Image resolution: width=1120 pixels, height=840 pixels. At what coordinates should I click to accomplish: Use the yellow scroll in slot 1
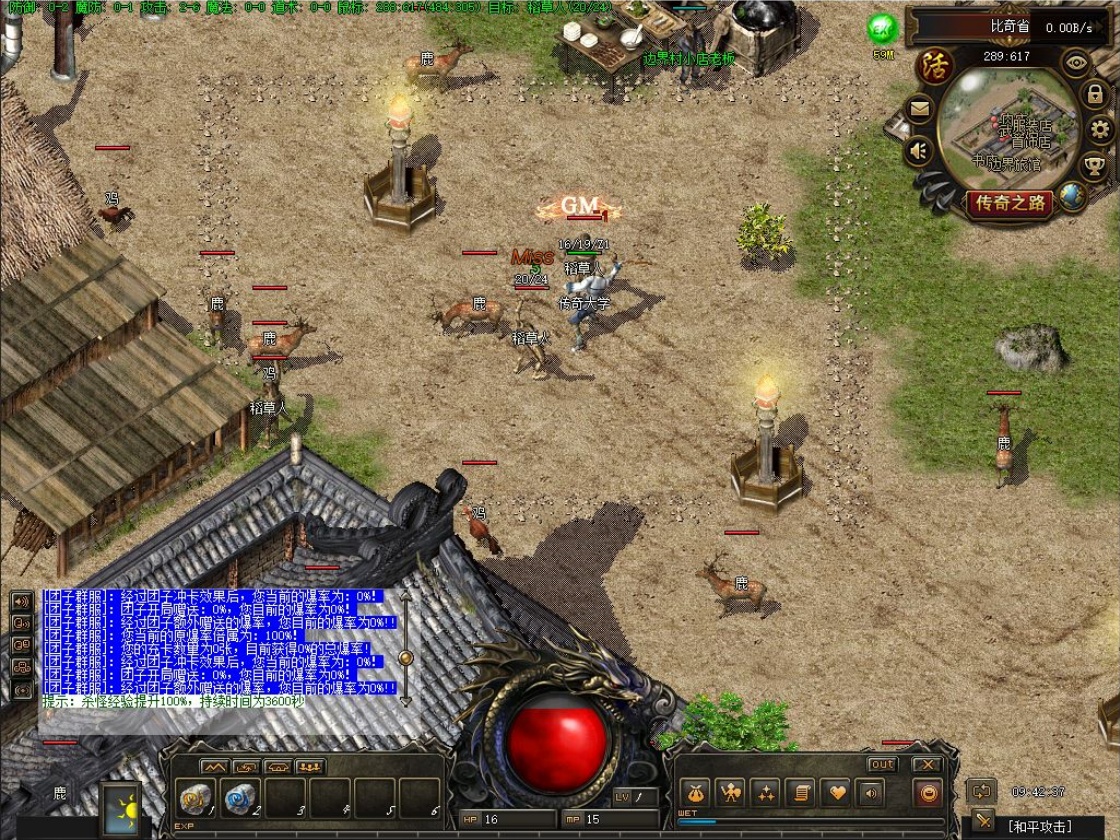coord(194,799)
